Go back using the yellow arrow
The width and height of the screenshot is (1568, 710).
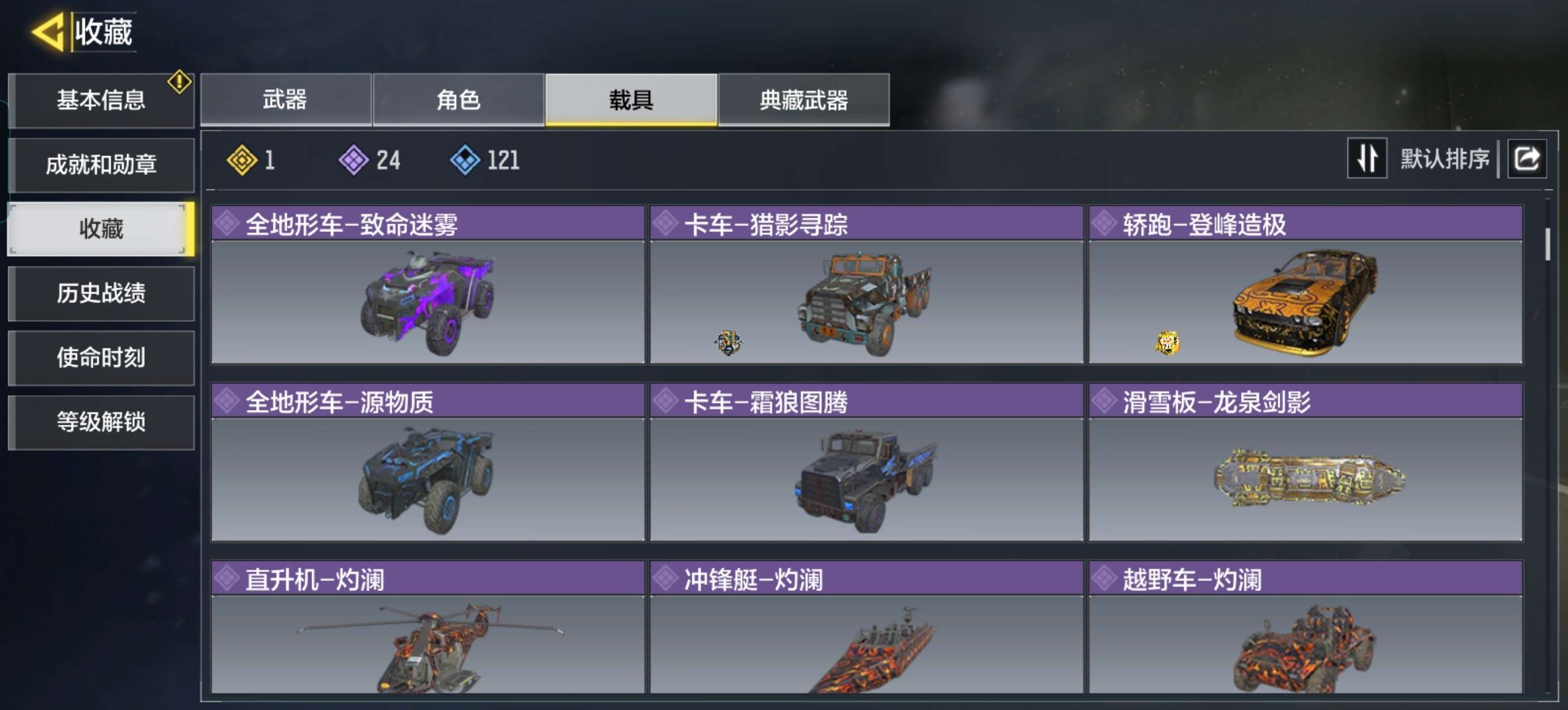click(48, 32)
